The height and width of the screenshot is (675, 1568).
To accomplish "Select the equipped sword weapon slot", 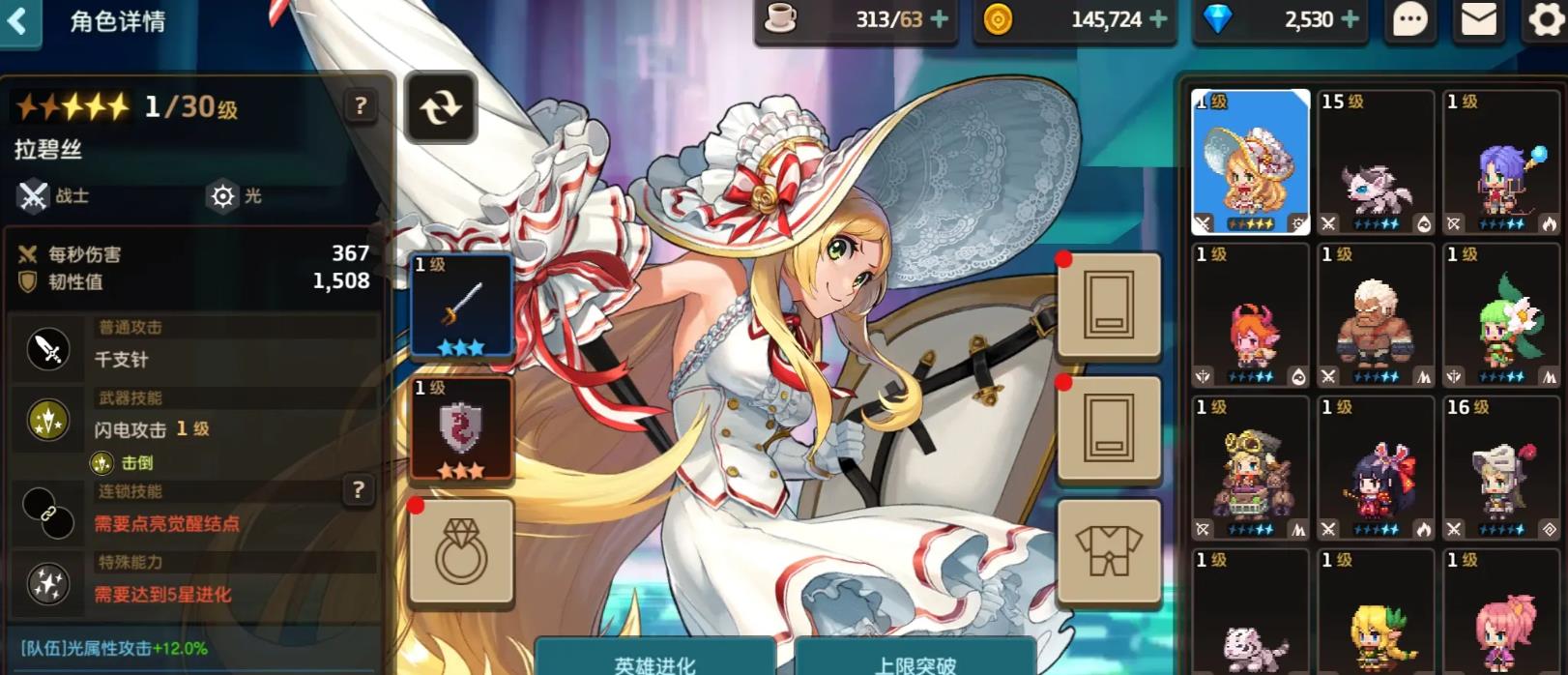I will point(461,306).
